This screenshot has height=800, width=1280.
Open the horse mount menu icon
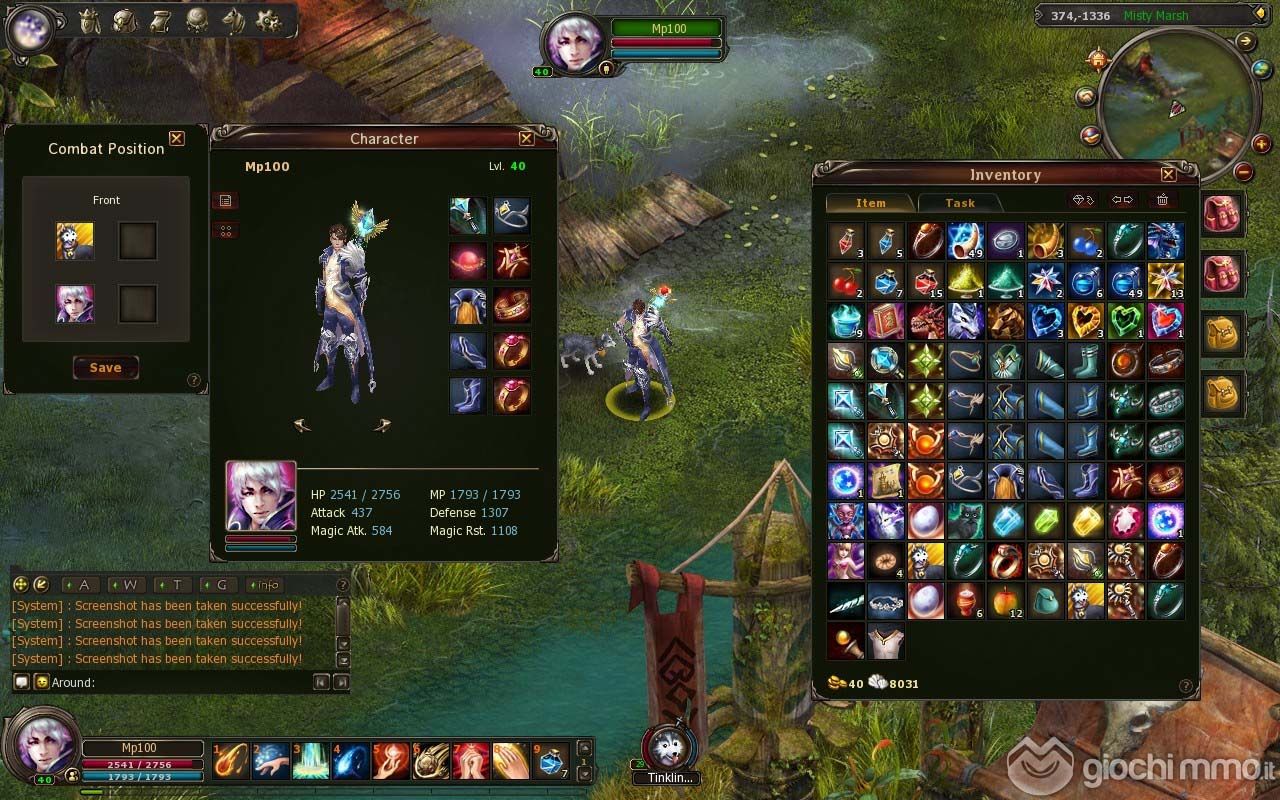[x=233, y=20]
